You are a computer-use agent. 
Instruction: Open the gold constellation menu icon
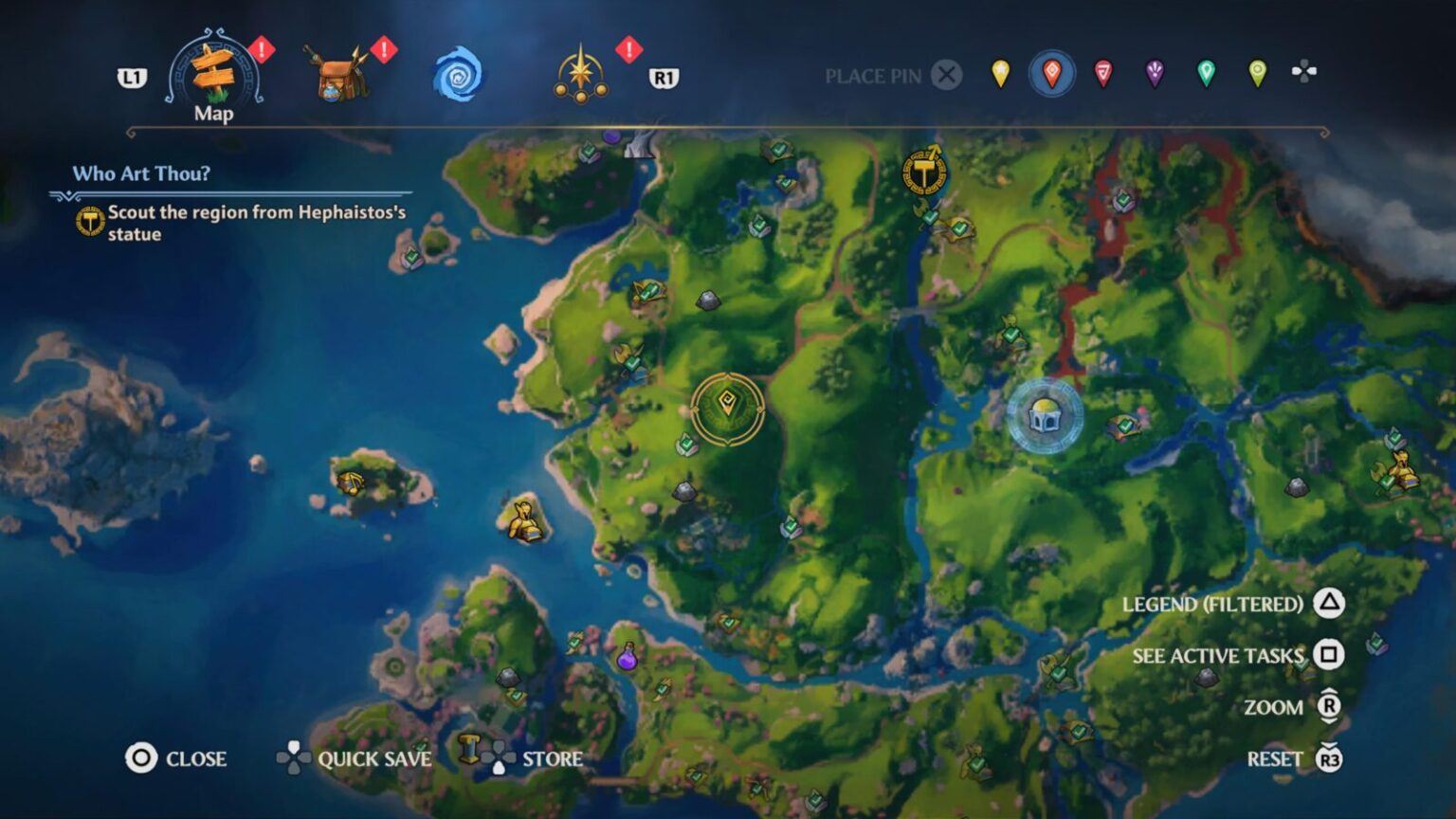click(581, 73)
